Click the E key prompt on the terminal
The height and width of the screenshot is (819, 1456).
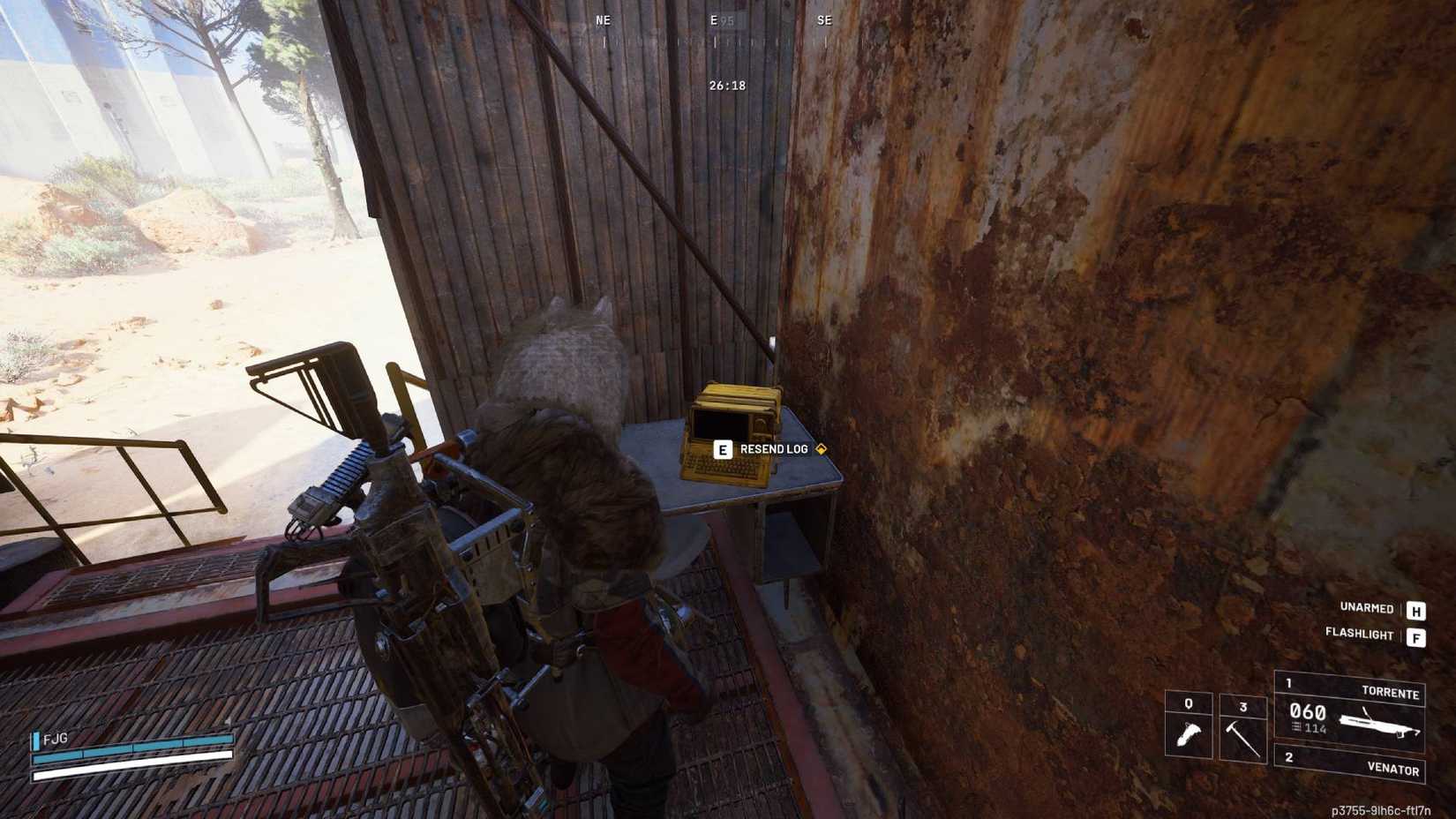pyautogui.click(x=724, y=449)
